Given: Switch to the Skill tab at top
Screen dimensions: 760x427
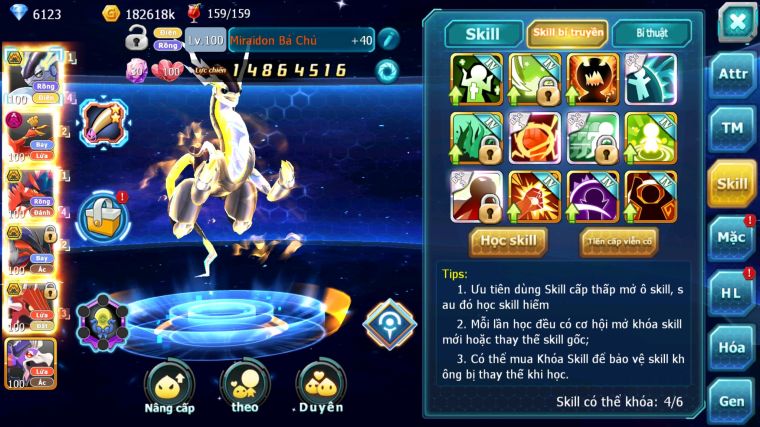Looking at the screenshot, I should pyautogui.click(x=482, y=34).
